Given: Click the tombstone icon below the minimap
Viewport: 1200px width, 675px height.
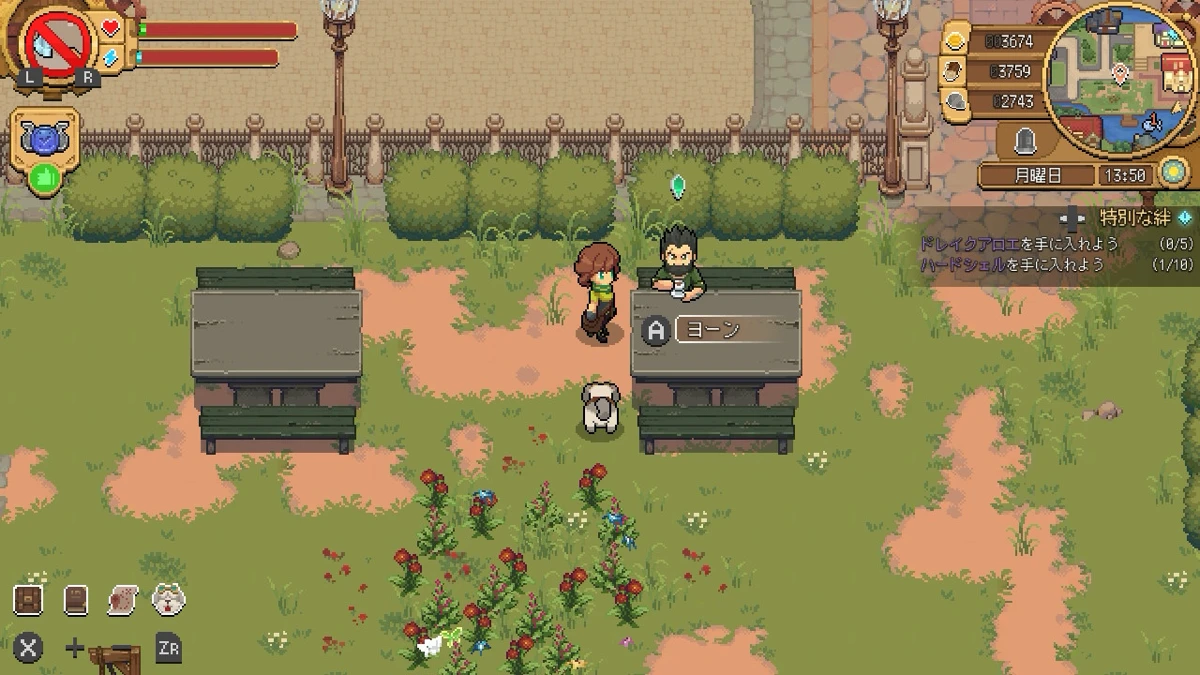Looking at the screenshot, I should point(1024,143).
